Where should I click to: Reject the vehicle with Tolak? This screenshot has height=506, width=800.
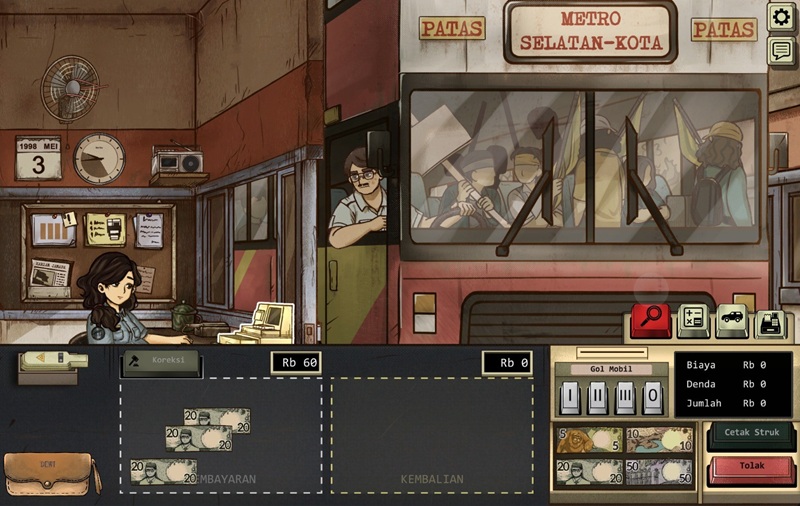[x=751, y=467]
